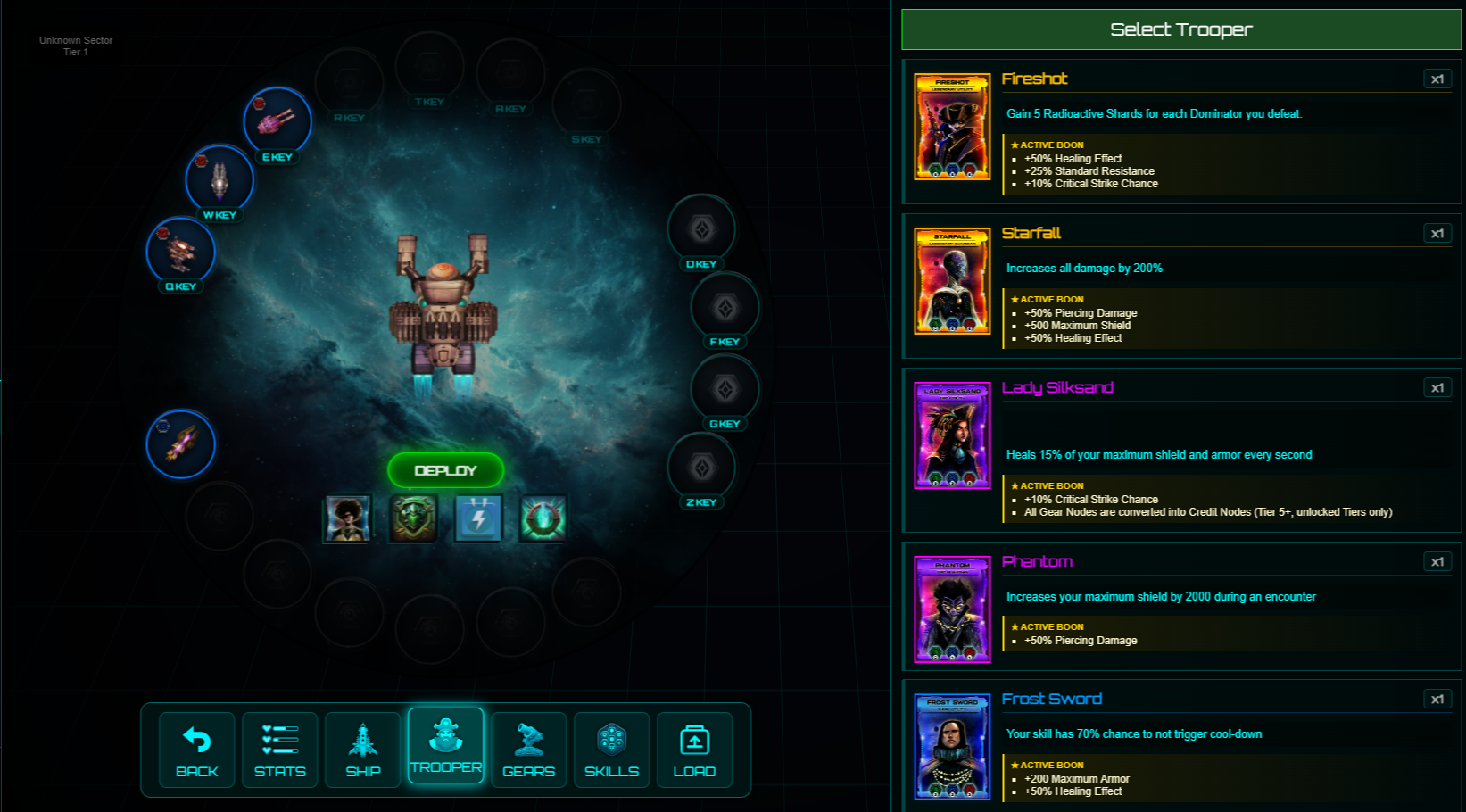The image size is (1466, 812).
Task: Click the E KEY weapon slot
Action: point(277,121)
